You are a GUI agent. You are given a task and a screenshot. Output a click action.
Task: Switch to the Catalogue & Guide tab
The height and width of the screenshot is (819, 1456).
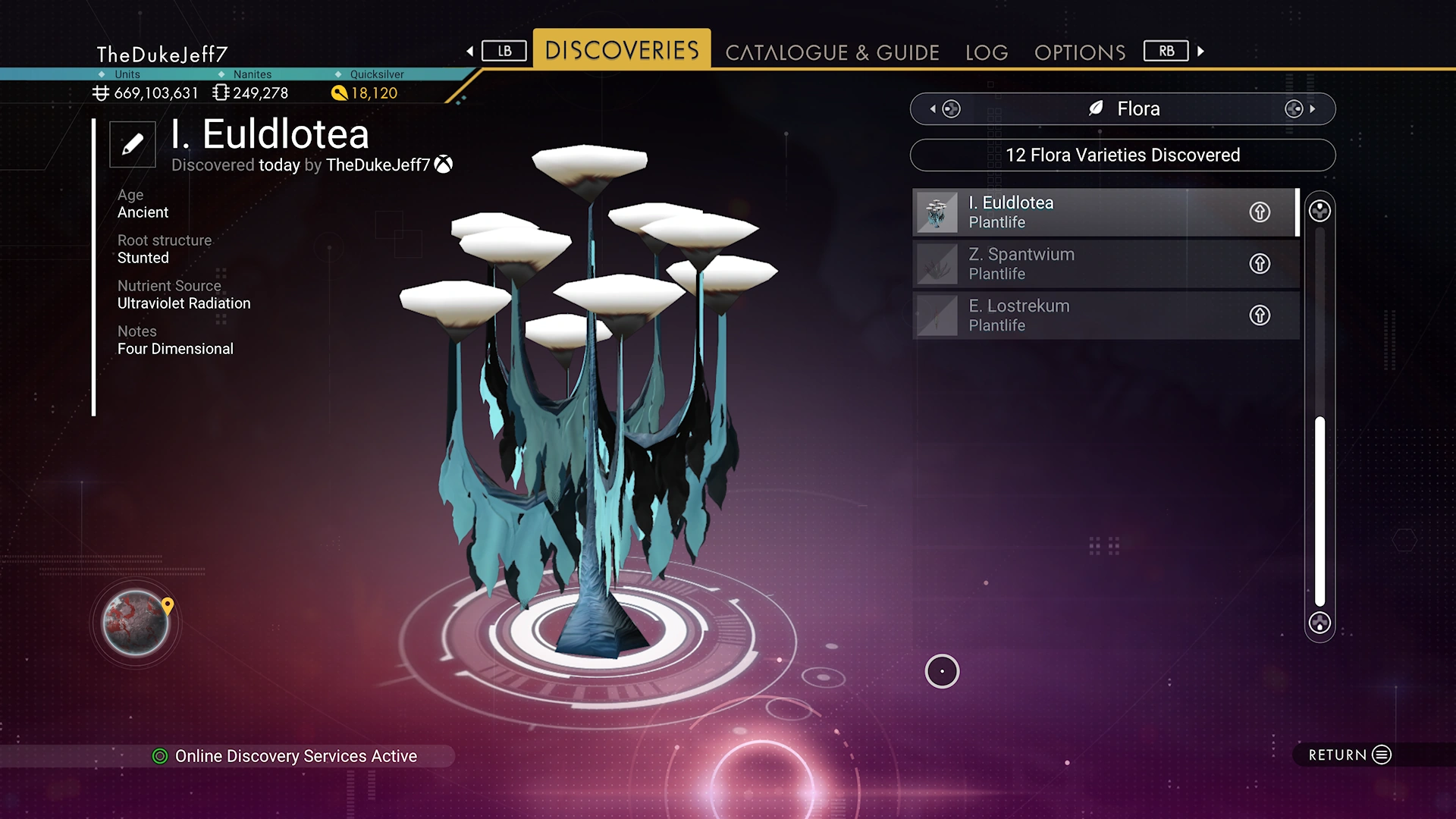pos(832,52)
